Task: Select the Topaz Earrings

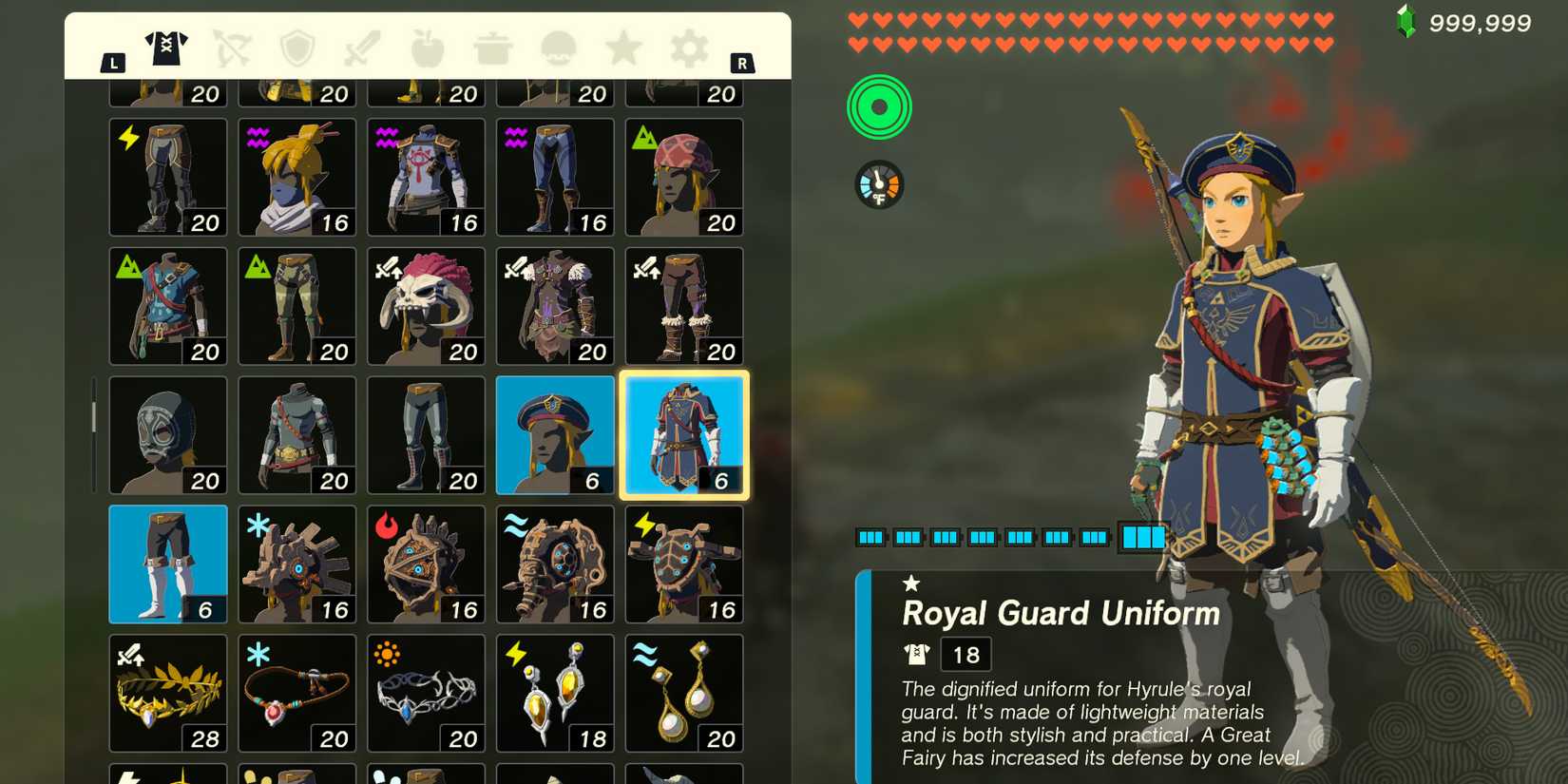Action: pyautogui.click(x=554, y=693)
